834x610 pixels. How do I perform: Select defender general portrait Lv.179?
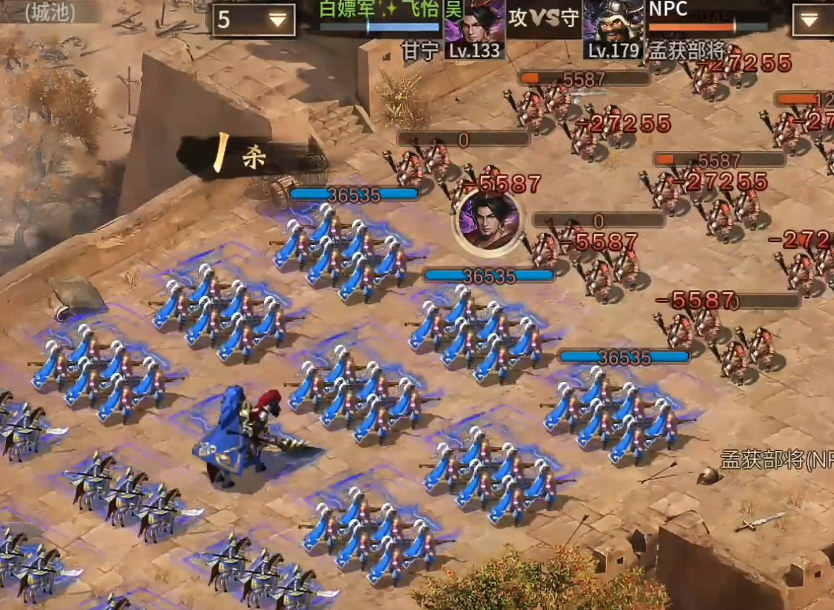pyautogui.click(x=613, y=27)
